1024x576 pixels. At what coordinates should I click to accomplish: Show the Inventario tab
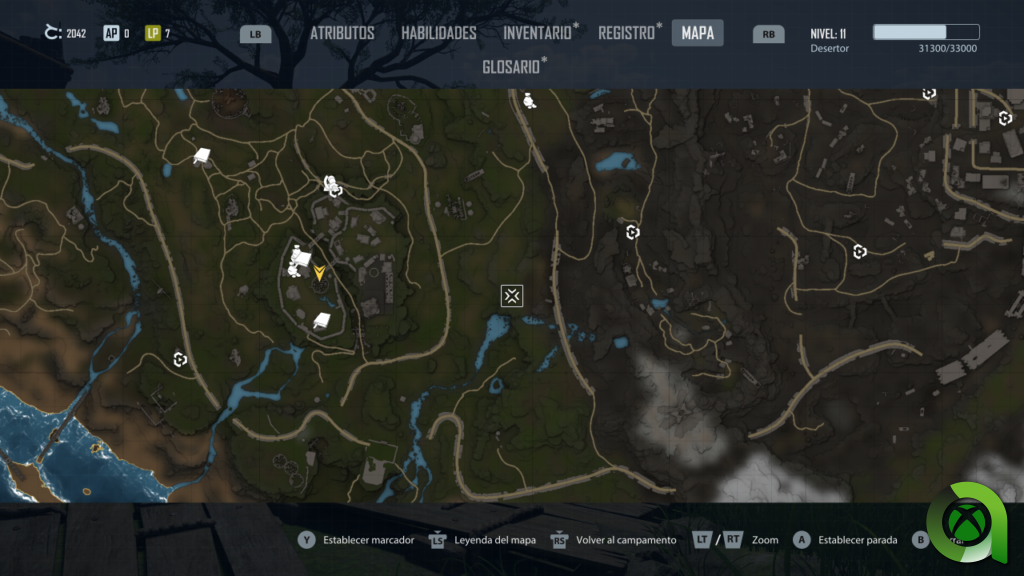(538, 33)
